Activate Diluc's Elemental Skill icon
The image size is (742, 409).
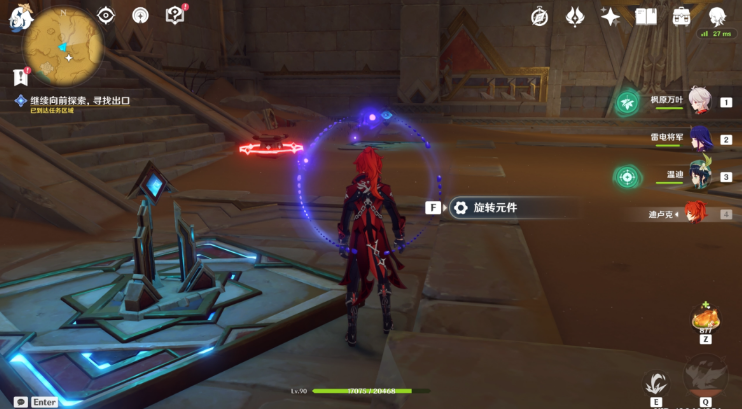(x=656, y=382)
